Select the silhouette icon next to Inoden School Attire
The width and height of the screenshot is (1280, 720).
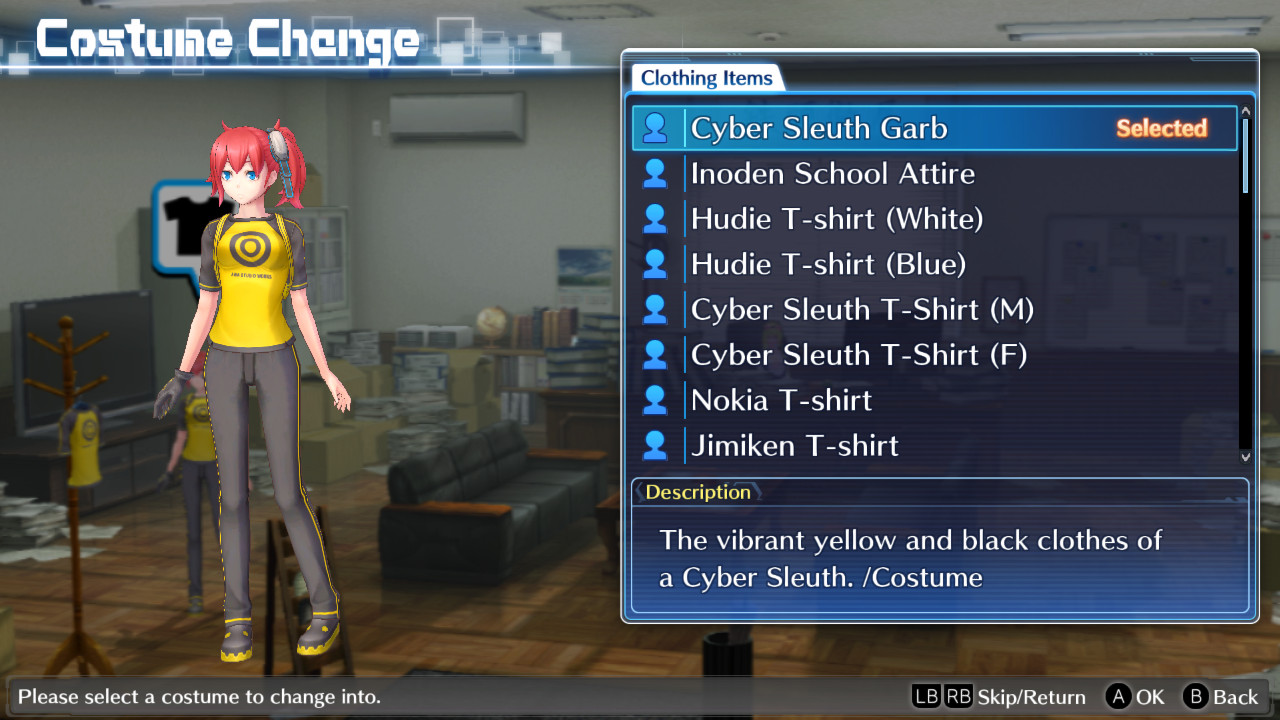657,173
